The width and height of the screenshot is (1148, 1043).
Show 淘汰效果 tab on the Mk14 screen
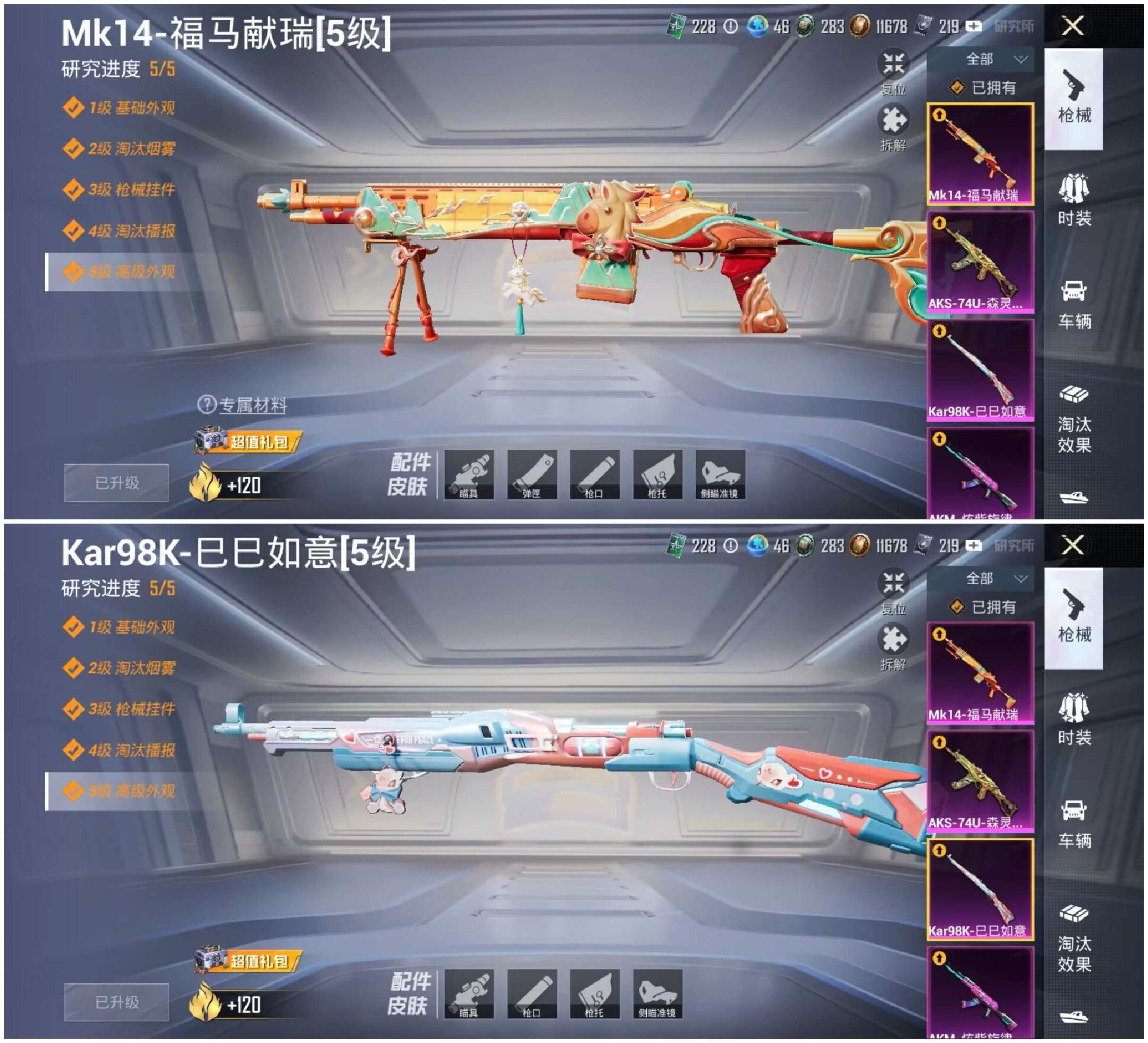click(1074, 420)
